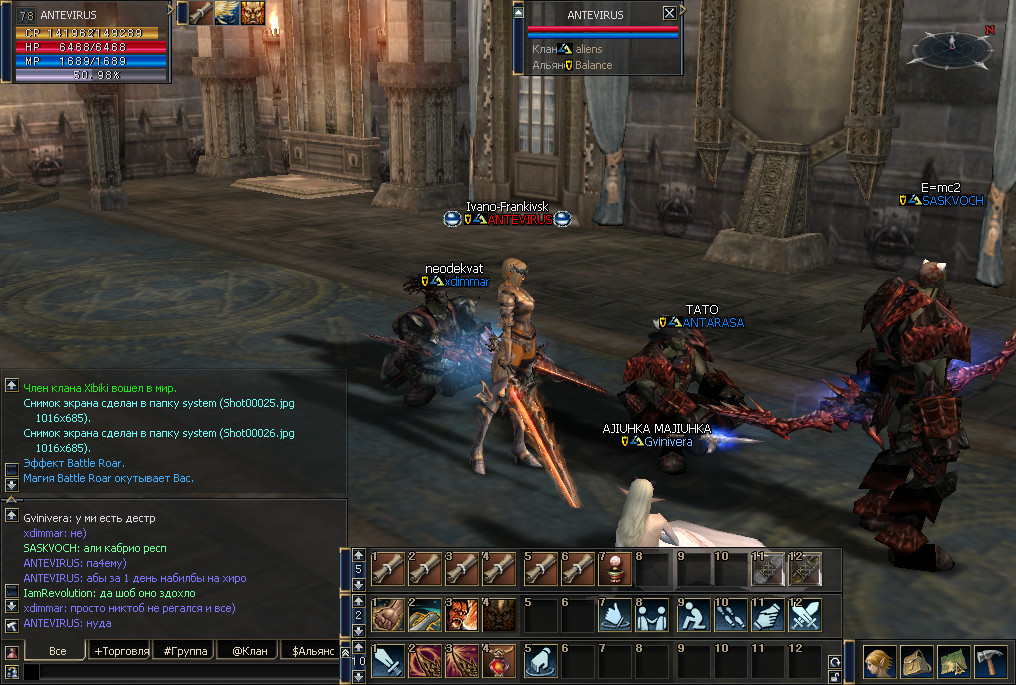Screen dimensions: 1016x685
Task: Click the chat message input field
Action: (x=180, y=673)
